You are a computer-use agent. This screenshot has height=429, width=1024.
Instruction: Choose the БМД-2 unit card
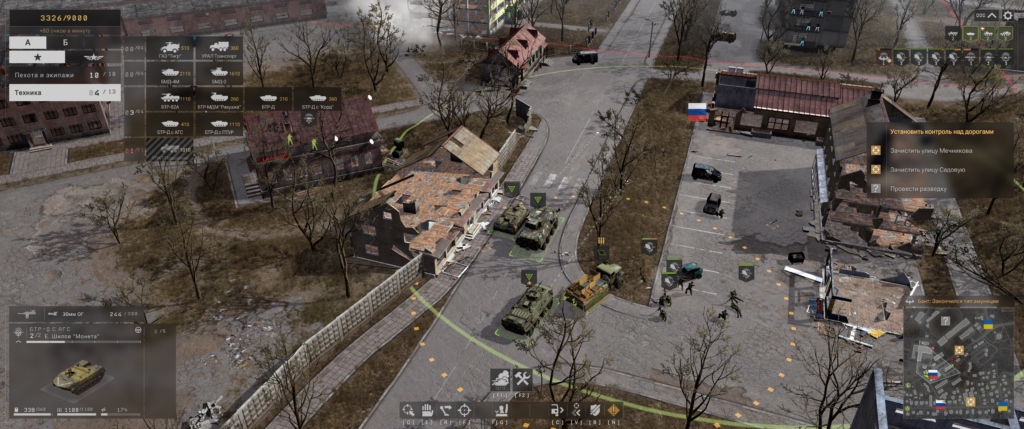218,73
